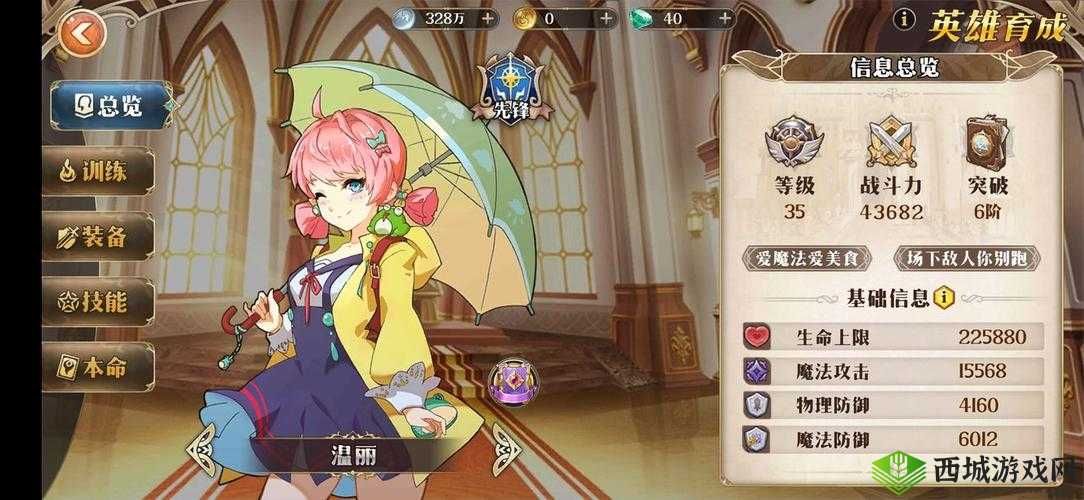Image resolution: width=1084 pixels, height=500 pixels.
Task: Switch to the 总览 overview tab
Action: tap(108, 108)
